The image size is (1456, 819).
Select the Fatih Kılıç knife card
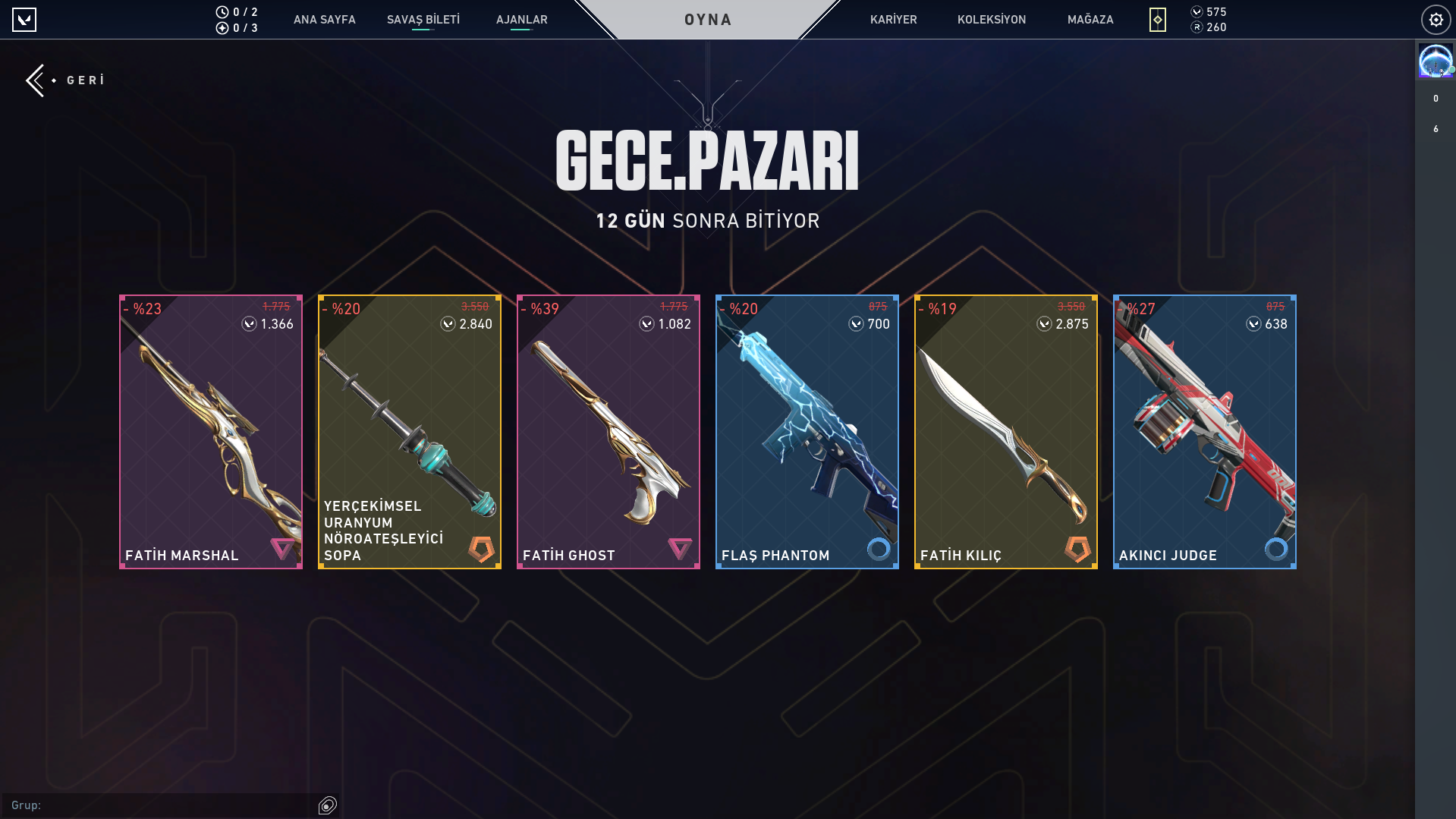[1006, 432]
